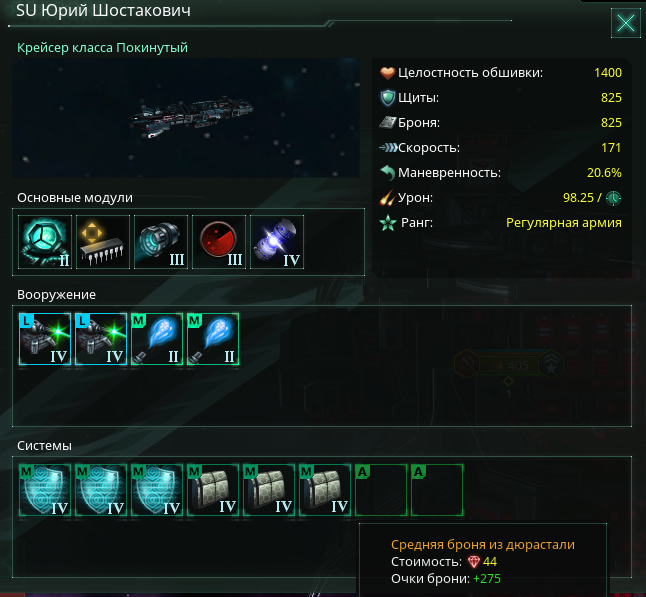Viewport: 646px width, 597px height.
Task: View the cruiser ship preview image
Action: 187,117
